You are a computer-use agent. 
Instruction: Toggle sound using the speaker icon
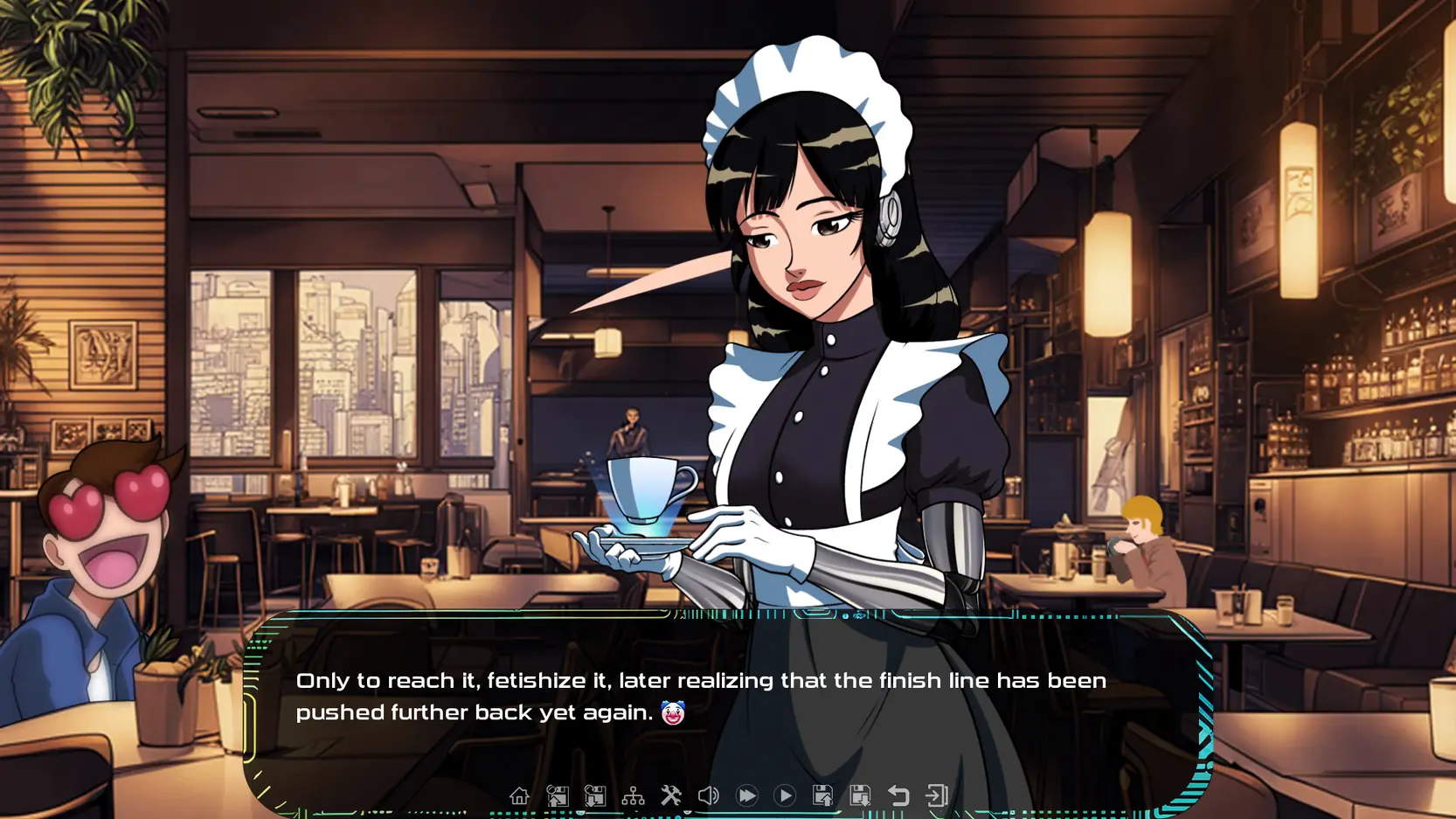[x=708, y=795]
